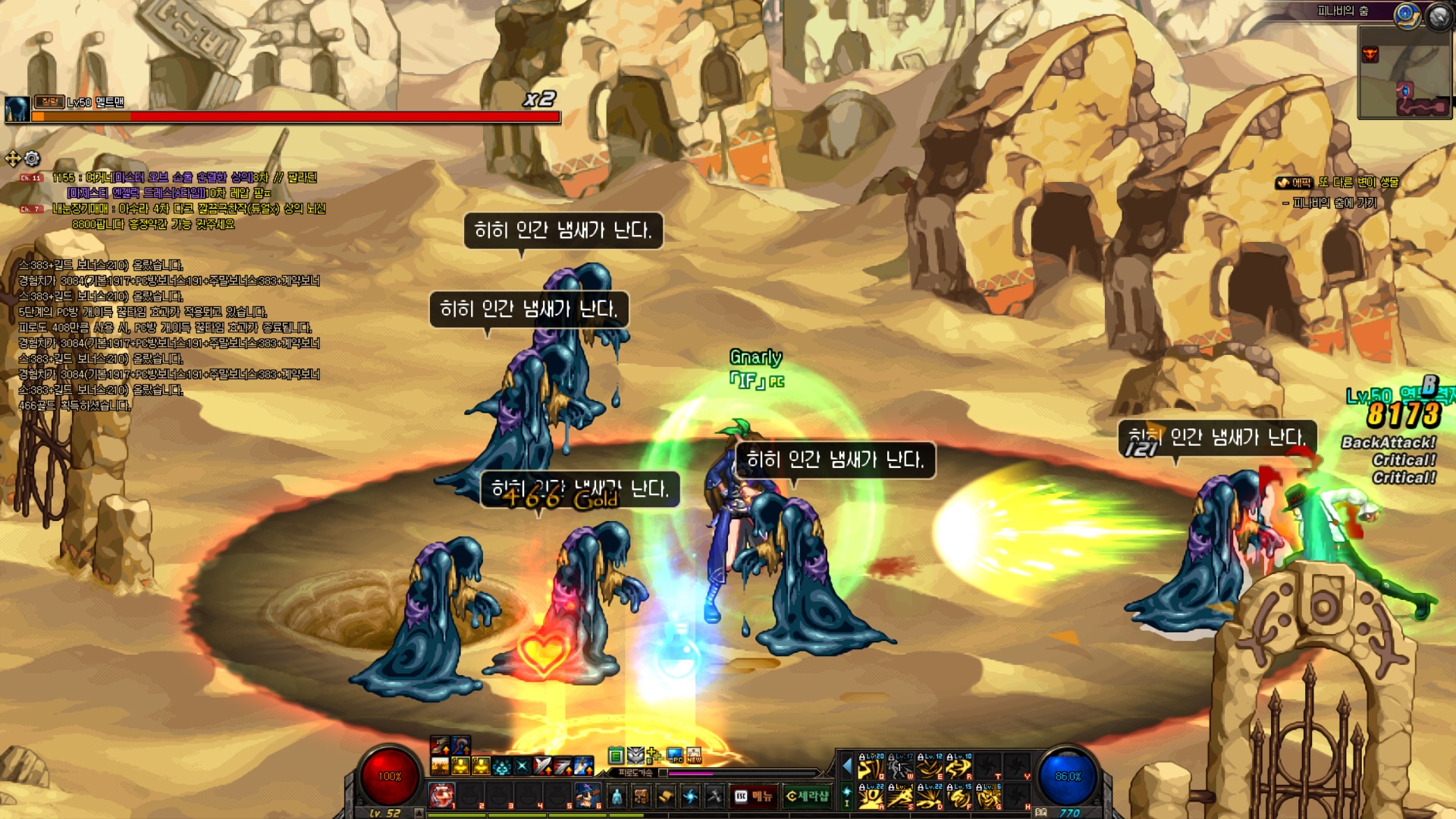
Task: Click the dungeon minimap
Action: coord(1404,73)
